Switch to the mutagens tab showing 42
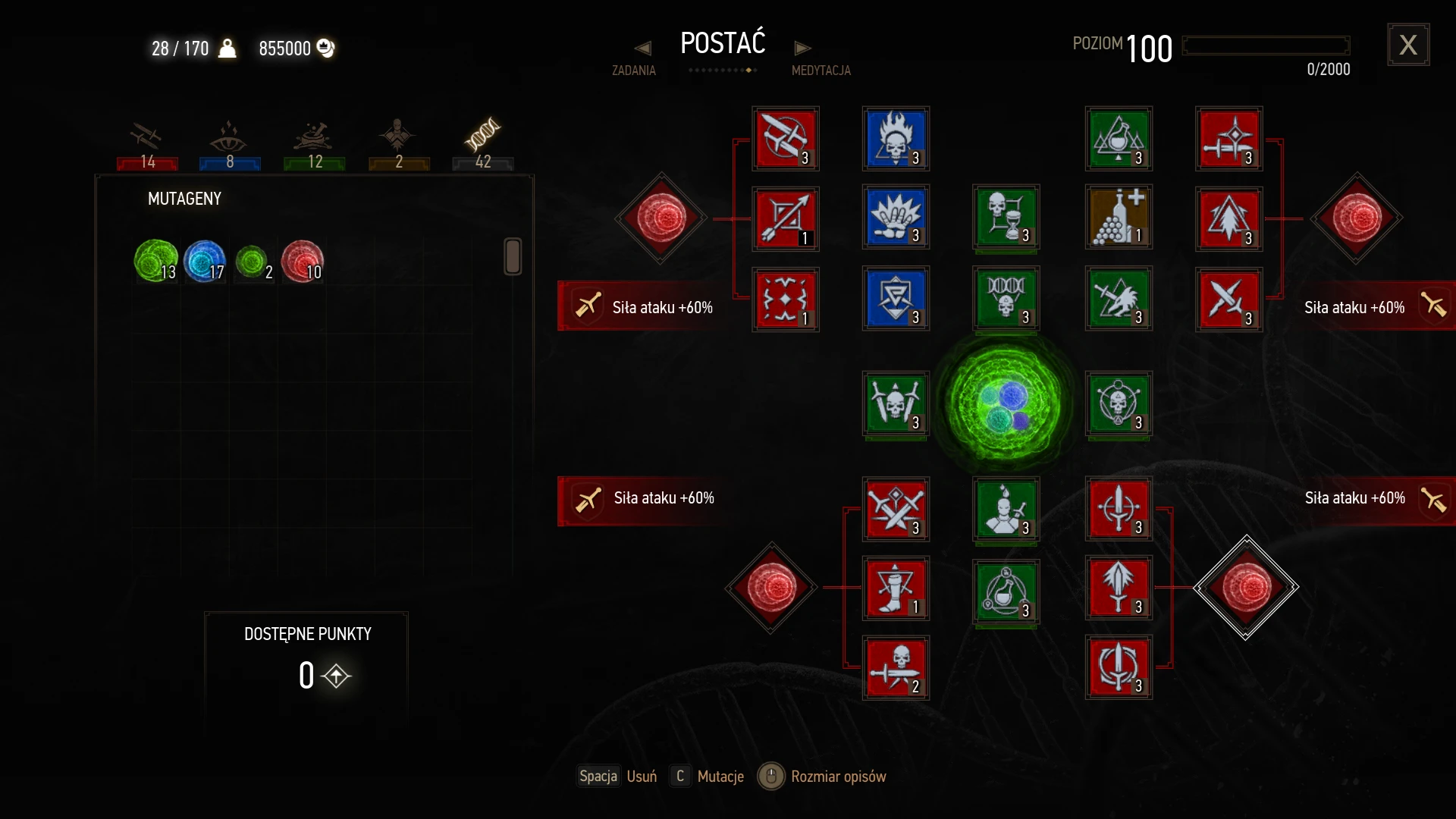Screen dimensions: 1456x819 pos(482,144)
